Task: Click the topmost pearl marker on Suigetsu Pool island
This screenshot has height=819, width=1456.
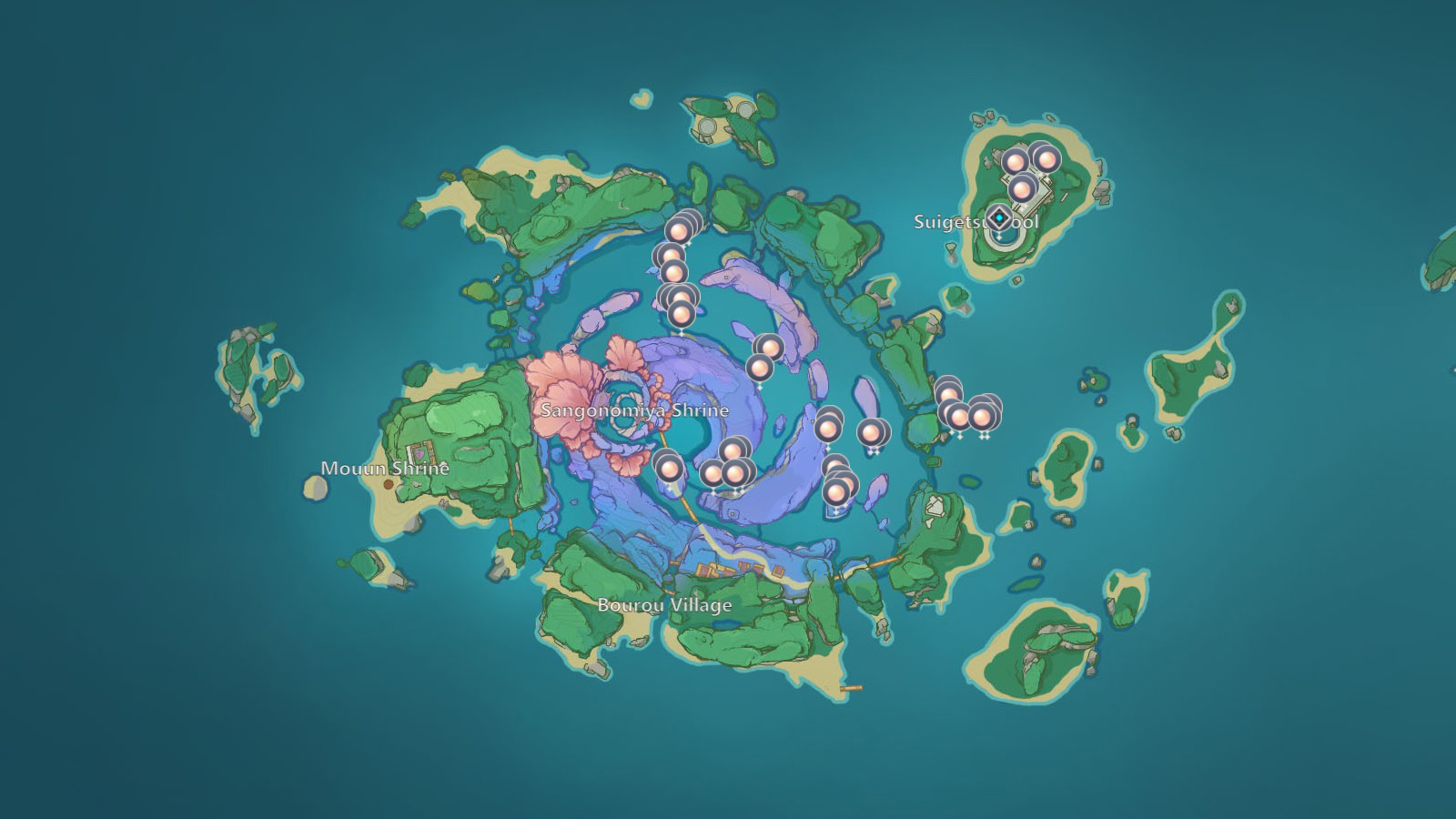Action: [x=1046, y=158]
